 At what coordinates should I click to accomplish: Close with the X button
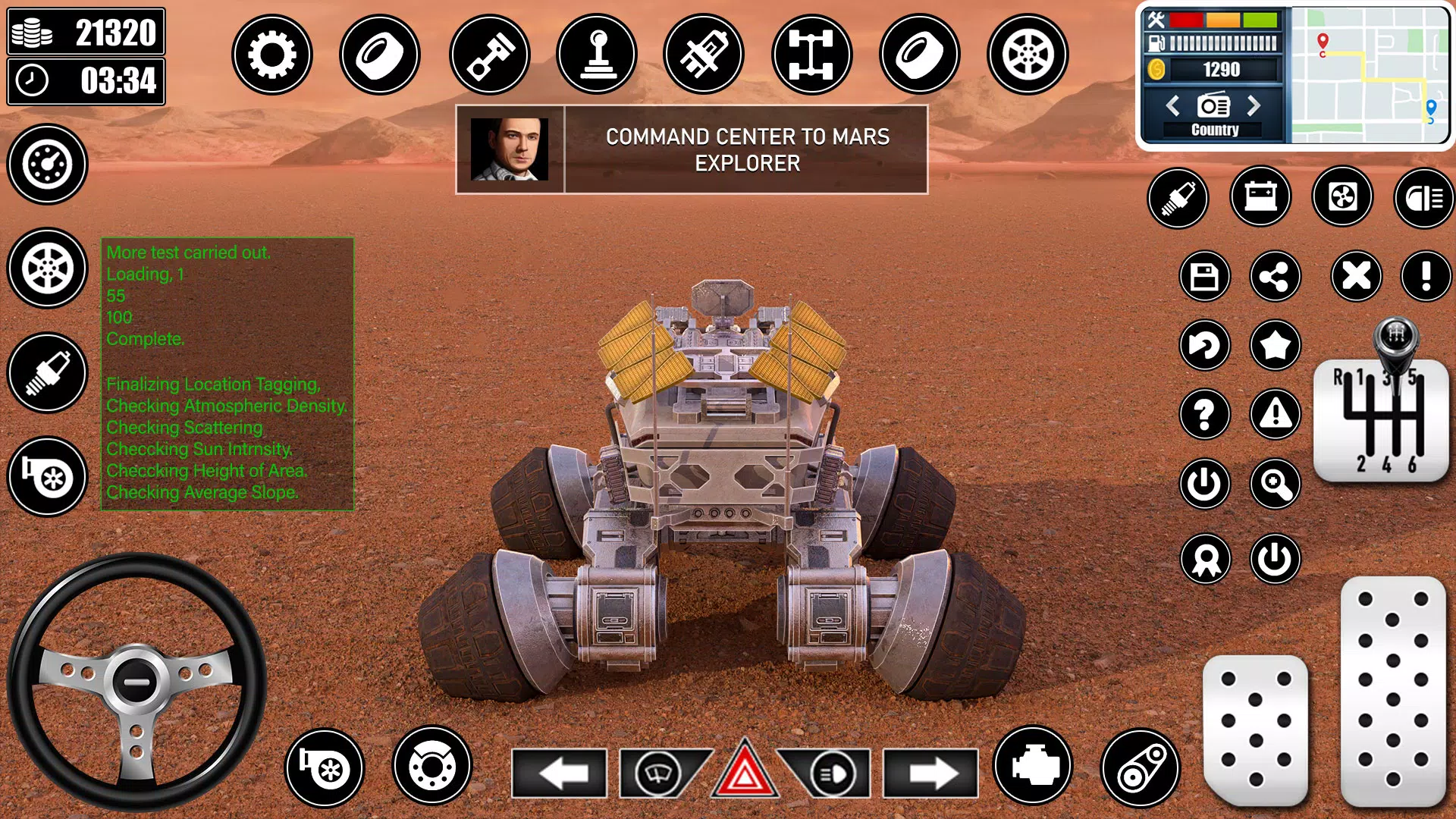1356,276
